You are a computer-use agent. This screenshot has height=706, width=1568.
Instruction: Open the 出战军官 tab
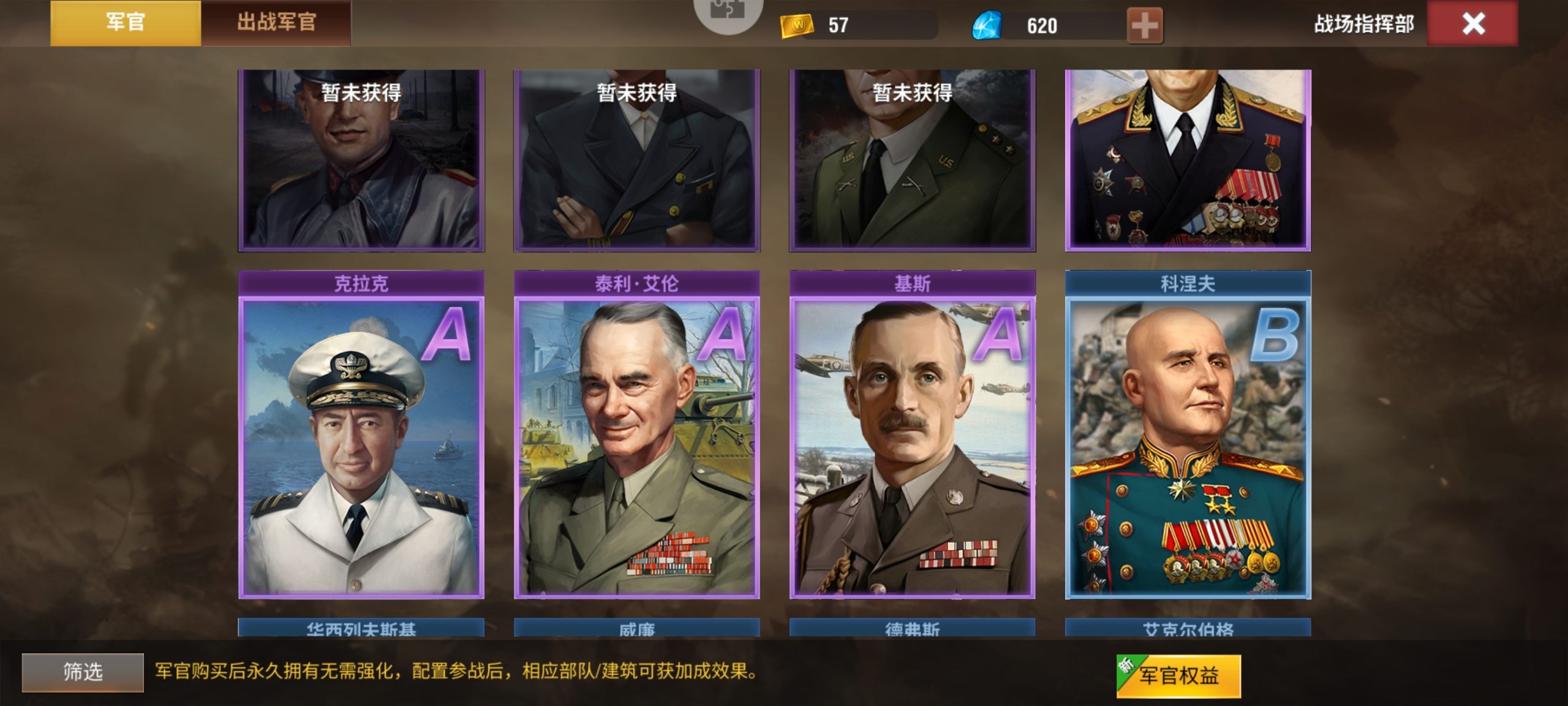coord(276,23)
